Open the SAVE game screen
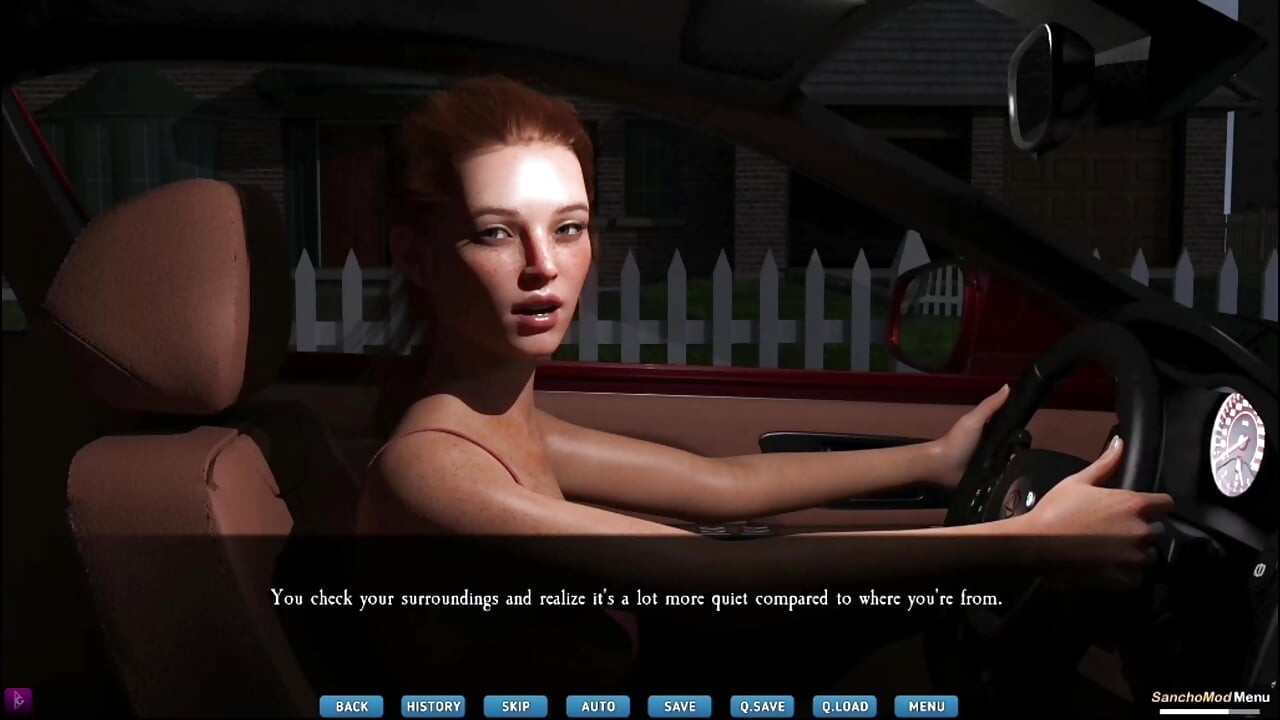1280x720 pixels. pos(680,706)
